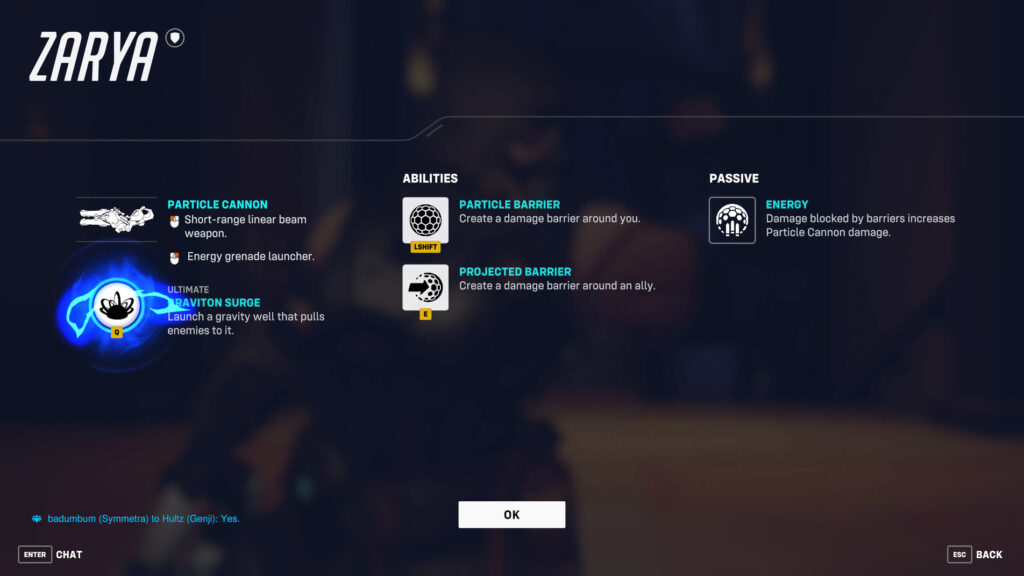Click the Energy passive icon
1024x576 pixels.
(x=732, y=220)
